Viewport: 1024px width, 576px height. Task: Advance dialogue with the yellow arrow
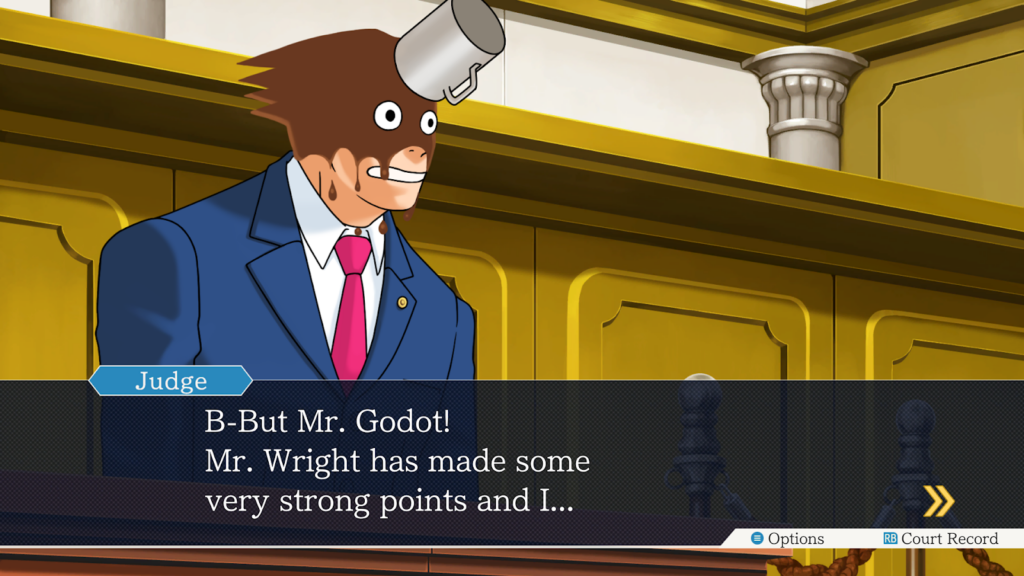click(x=937, y=501)
